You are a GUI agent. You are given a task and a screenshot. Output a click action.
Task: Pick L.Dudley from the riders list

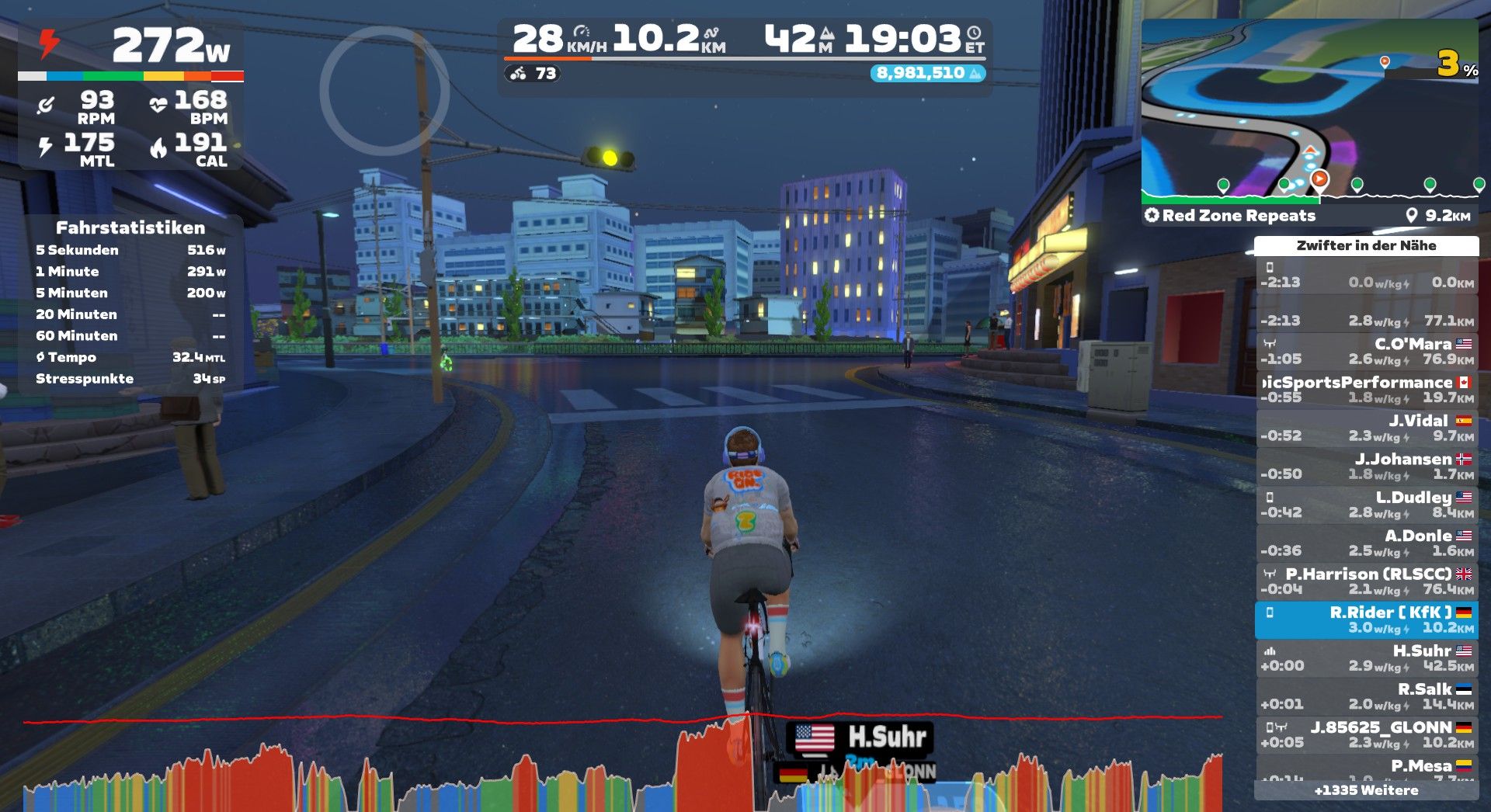click(x=1367, y=505)
